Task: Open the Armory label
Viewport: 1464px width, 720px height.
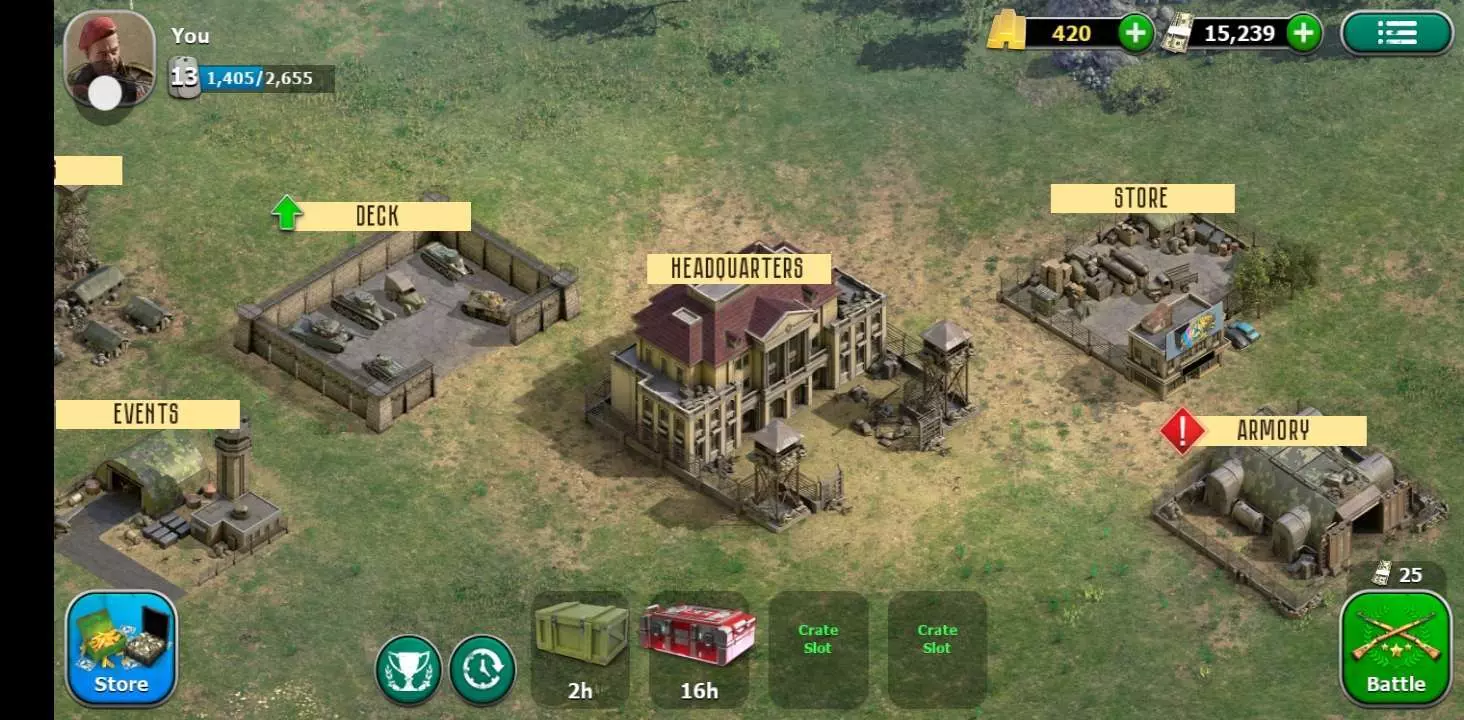Action: click(x=1273, y=431)
